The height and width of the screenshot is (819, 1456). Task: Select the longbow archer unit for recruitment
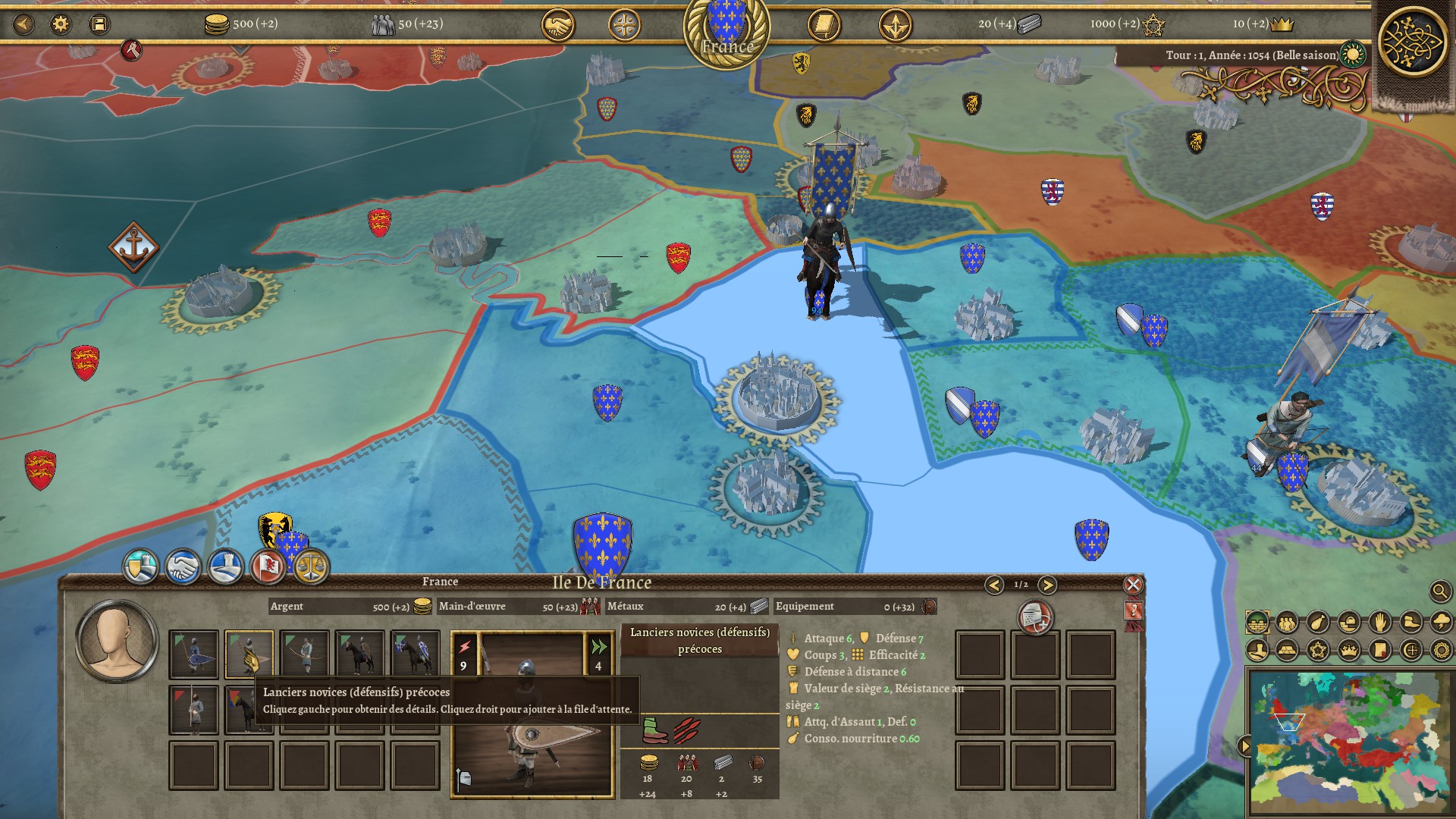pyautogui.click(x=305, y=654)
